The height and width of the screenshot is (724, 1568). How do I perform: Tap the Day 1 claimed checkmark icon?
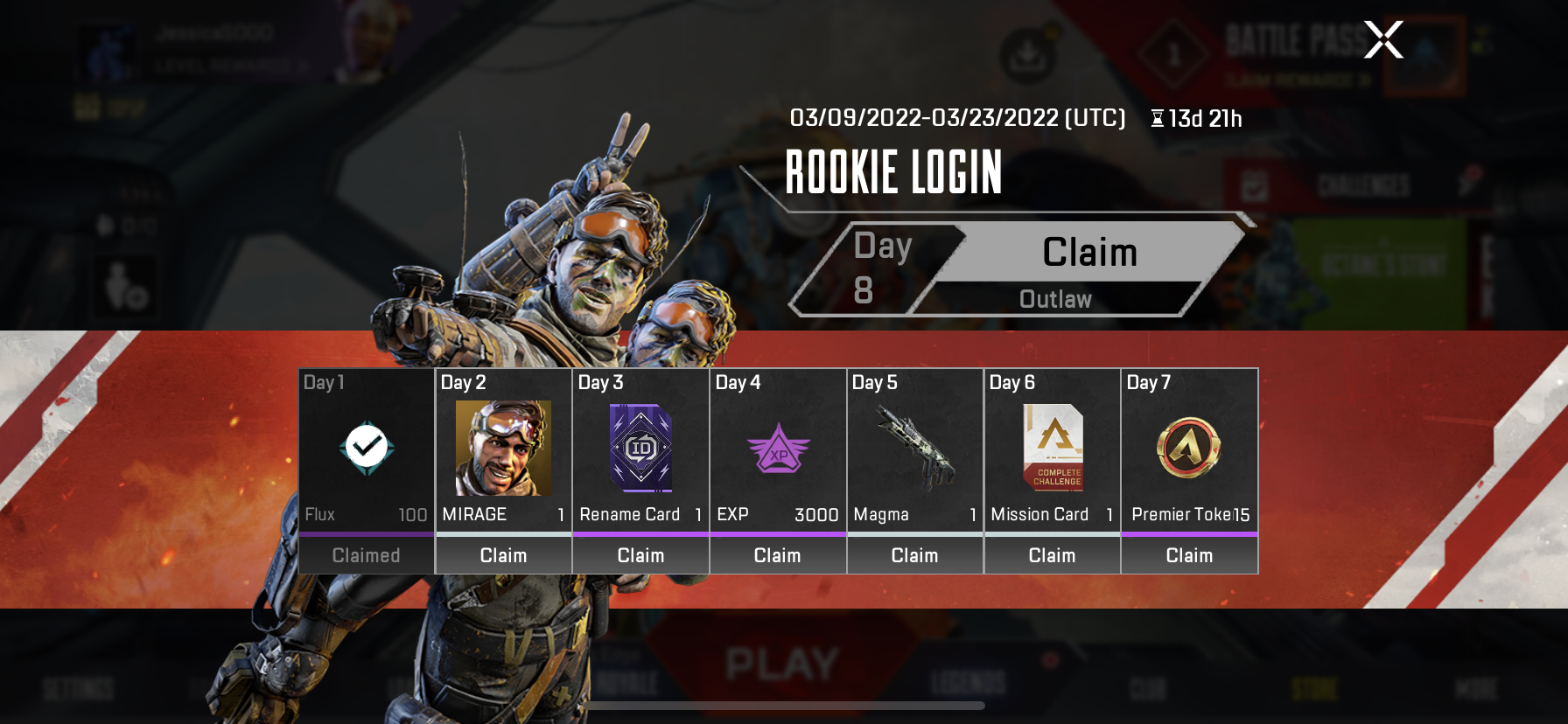367,448
